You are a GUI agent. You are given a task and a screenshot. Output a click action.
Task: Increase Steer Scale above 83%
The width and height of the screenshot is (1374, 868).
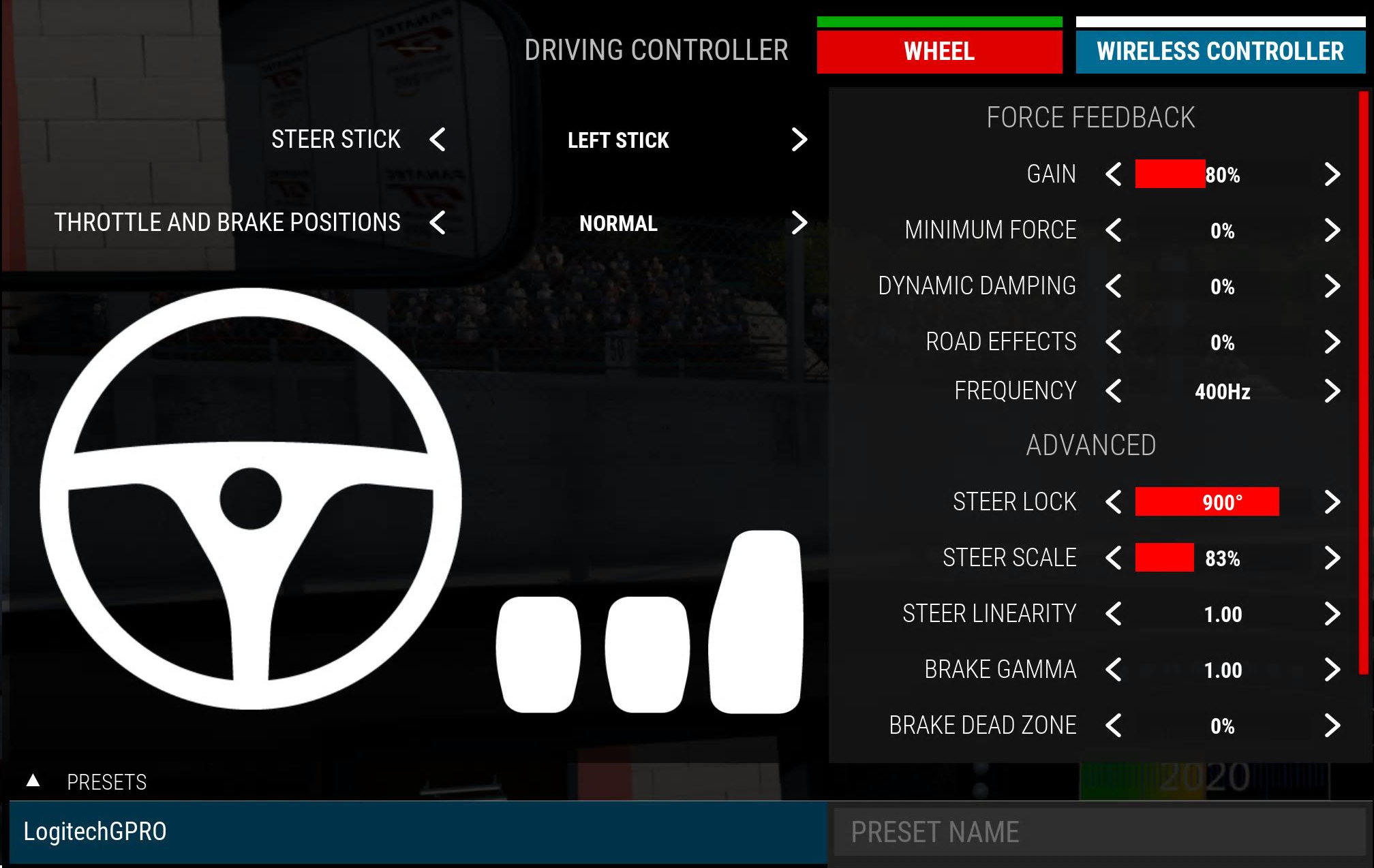(1332, 558)
